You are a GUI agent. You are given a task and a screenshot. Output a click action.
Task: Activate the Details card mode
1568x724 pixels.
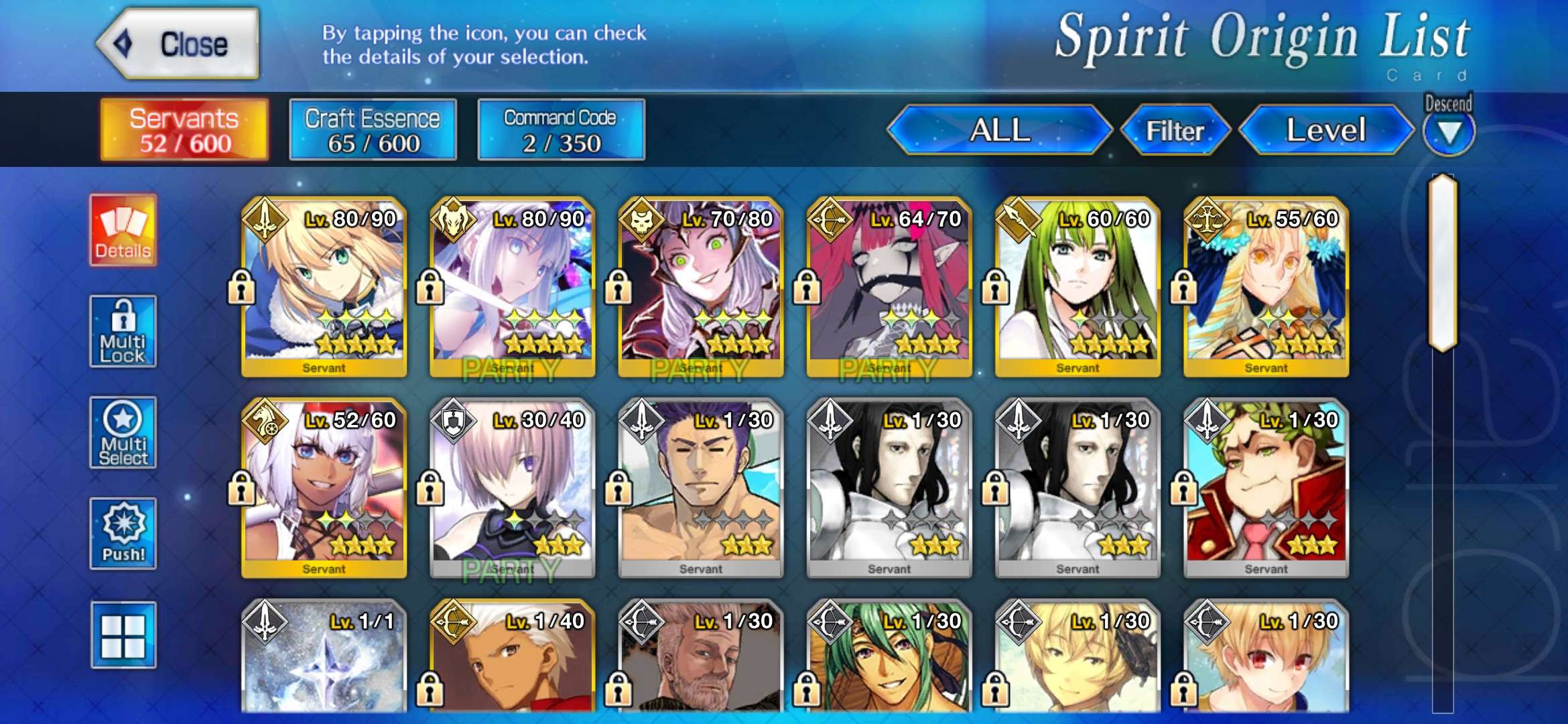coord(123,231)
